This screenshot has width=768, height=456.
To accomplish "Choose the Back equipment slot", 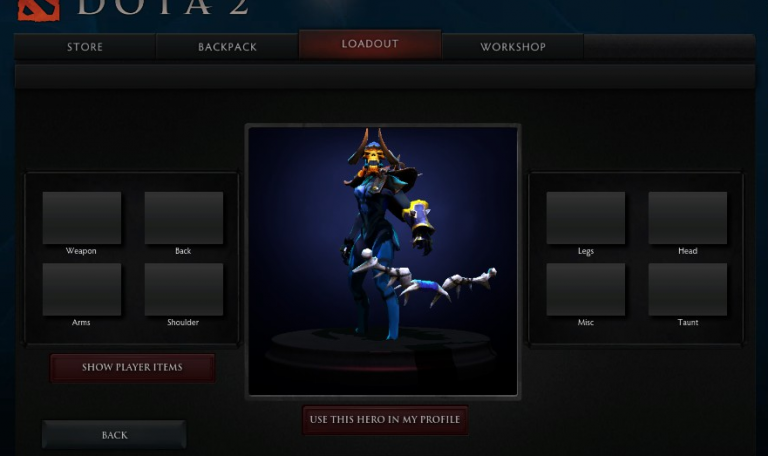I will click(183, 218).
